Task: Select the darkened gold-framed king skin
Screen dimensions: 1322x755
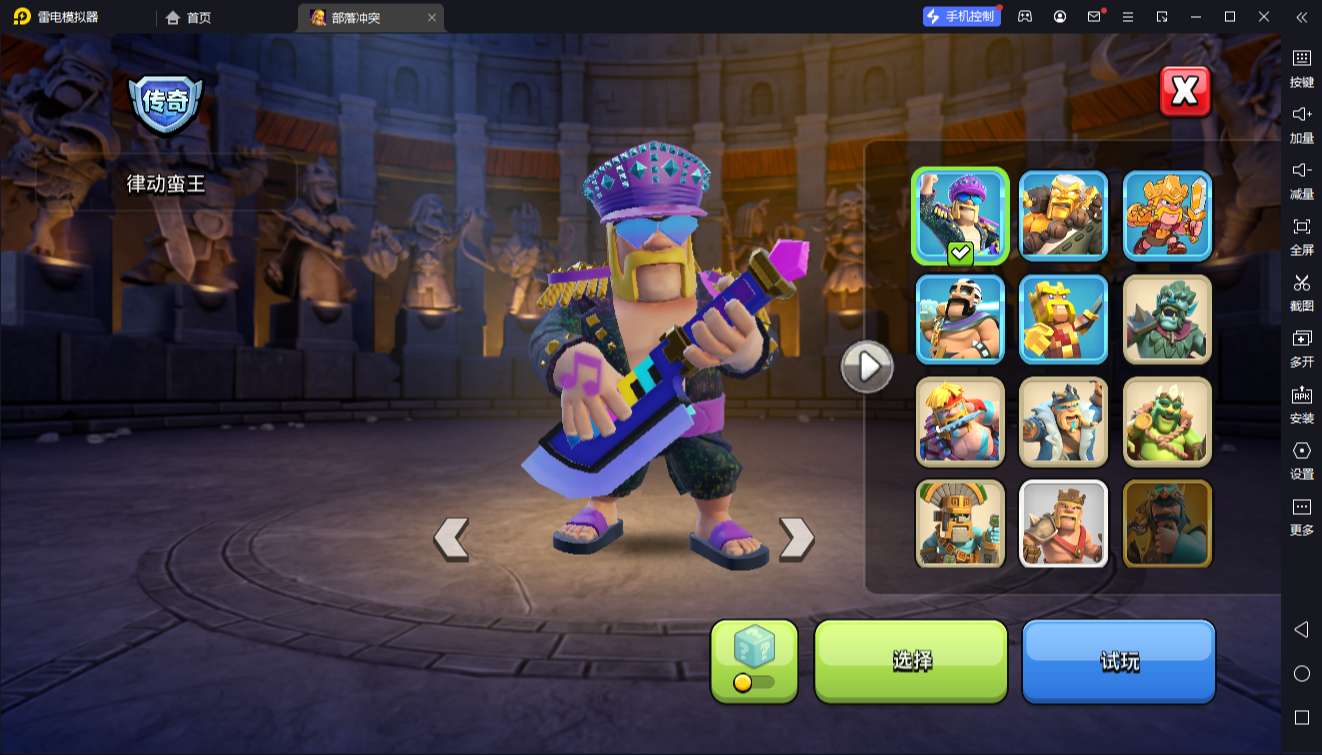Action: click(x=1167, y=524)
